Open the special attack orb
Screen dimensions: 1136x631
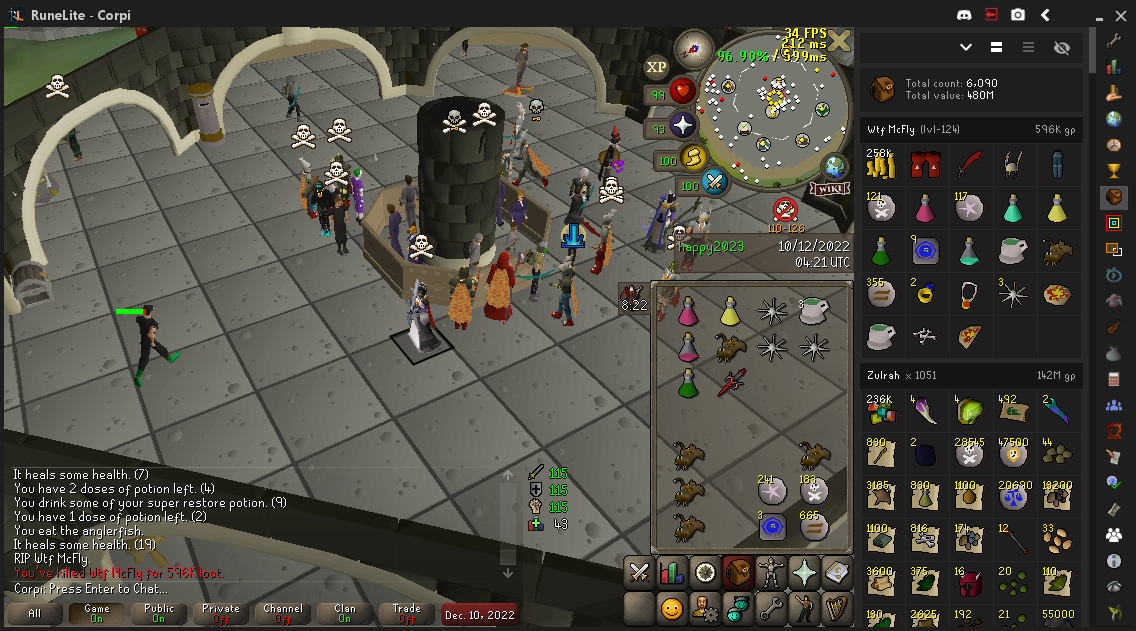coord(715,182)
